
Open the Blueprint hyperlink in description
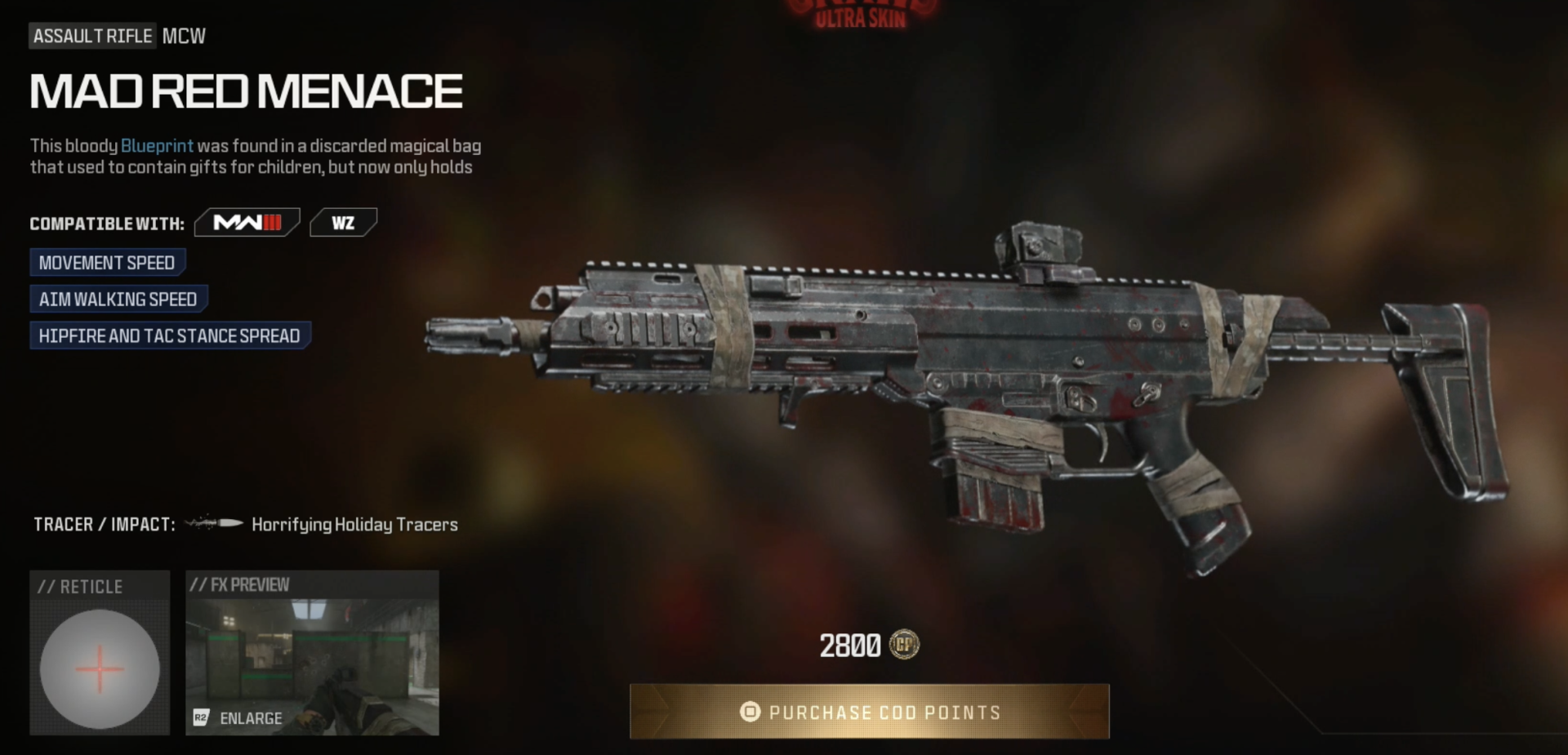(157, 145)
